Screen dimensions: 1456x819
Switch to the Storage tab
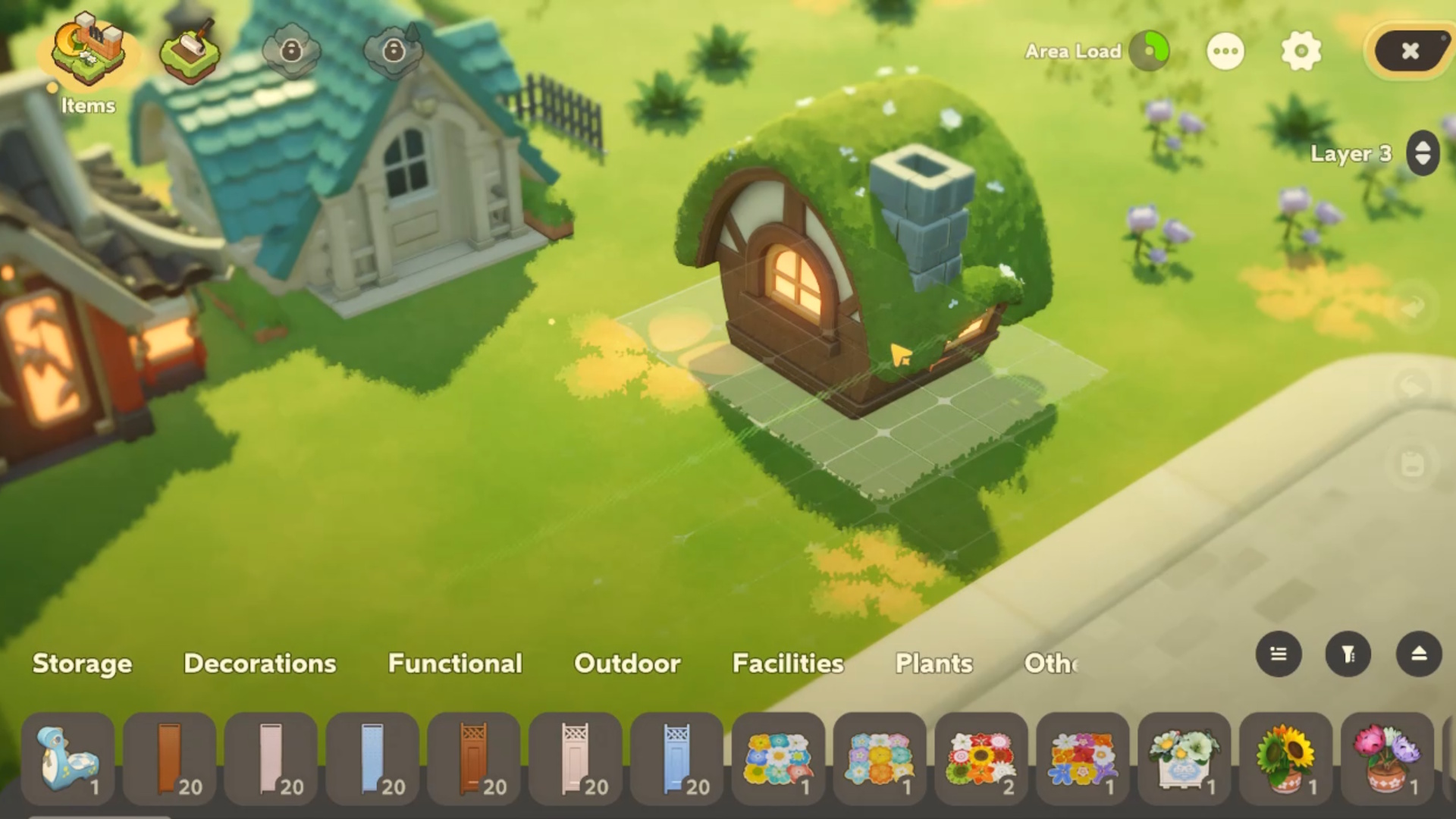coord(82,664)
